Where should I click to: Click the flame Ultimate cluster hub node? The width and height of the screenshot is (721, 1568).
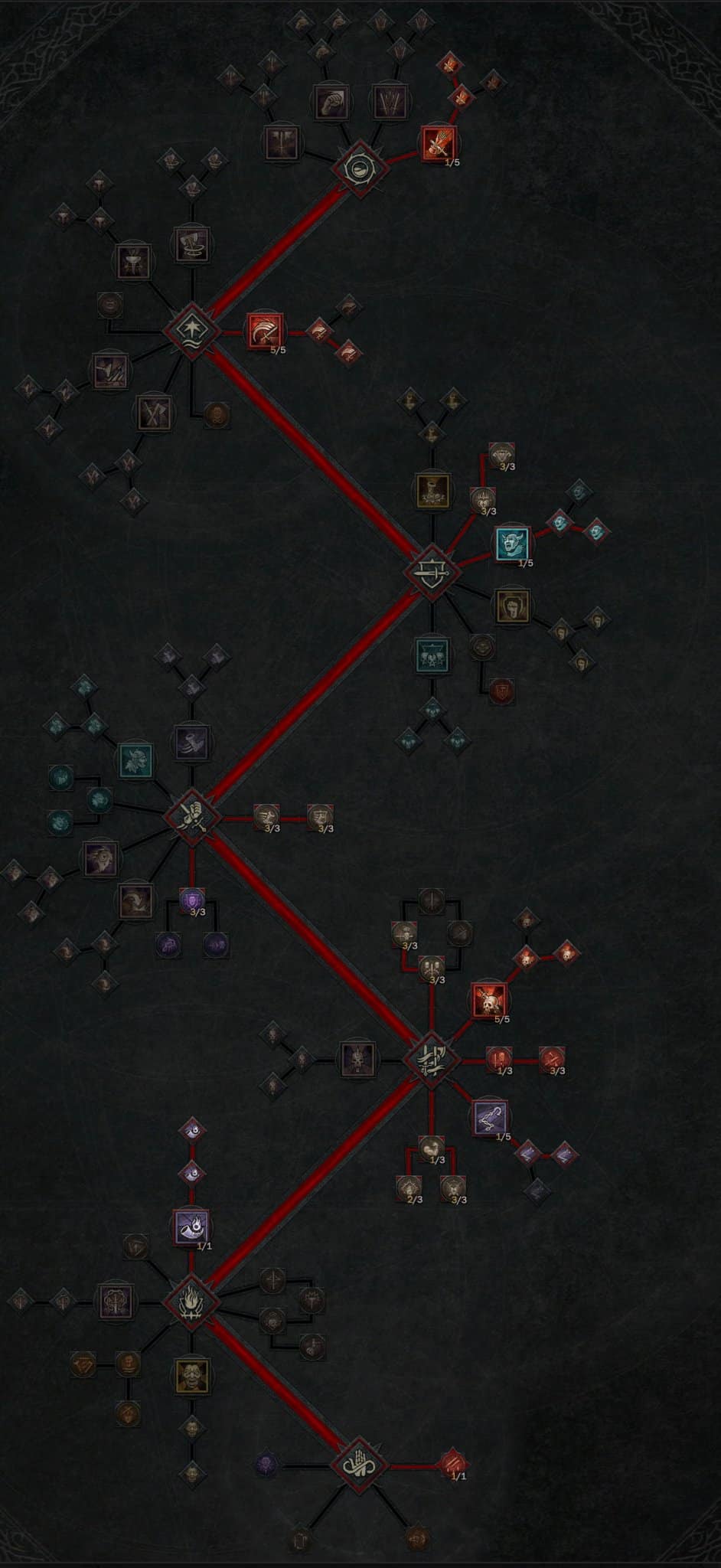191,1301
